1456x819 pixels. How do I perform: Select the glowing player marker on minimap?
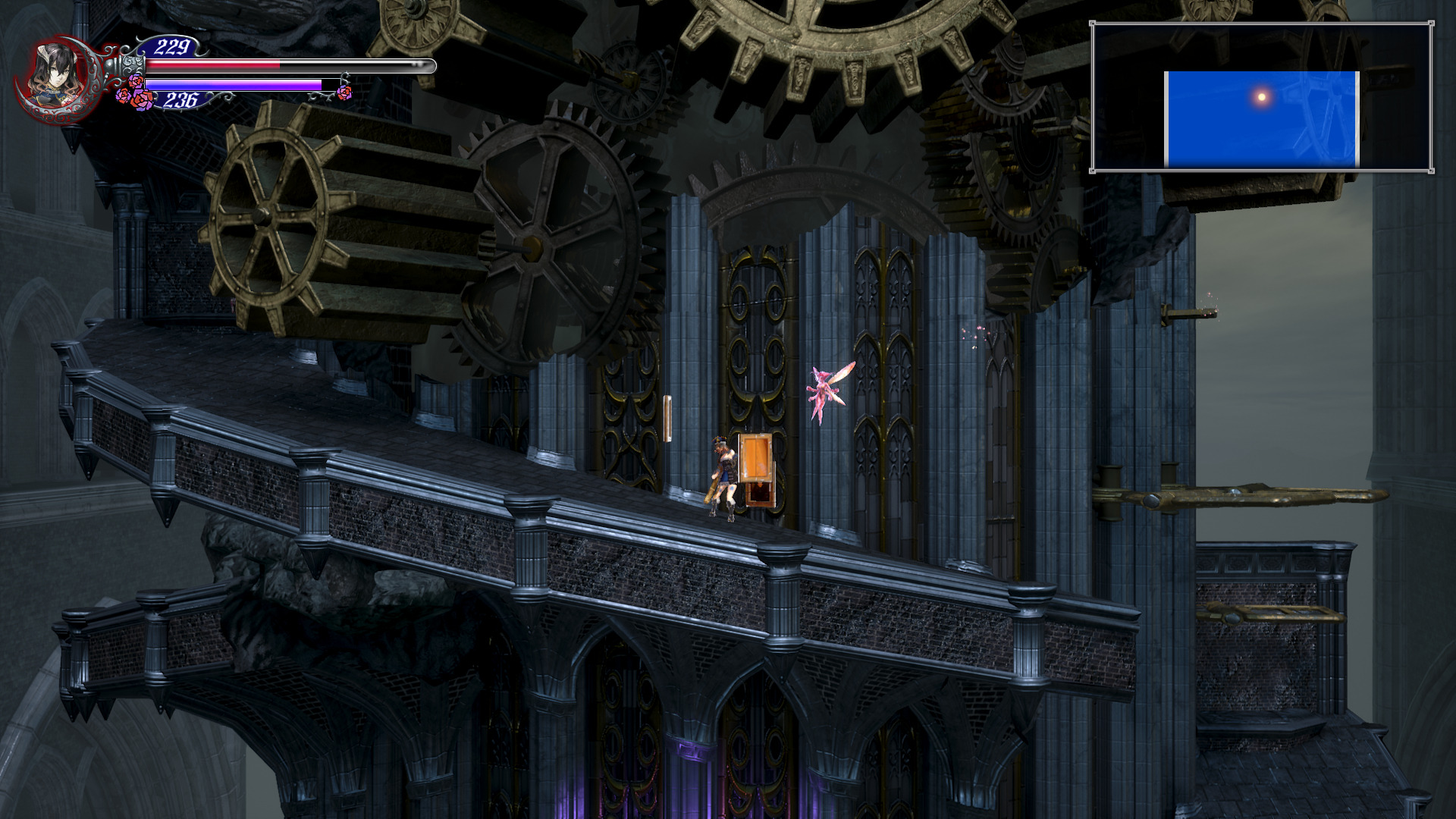click(x=1262, y=96)
